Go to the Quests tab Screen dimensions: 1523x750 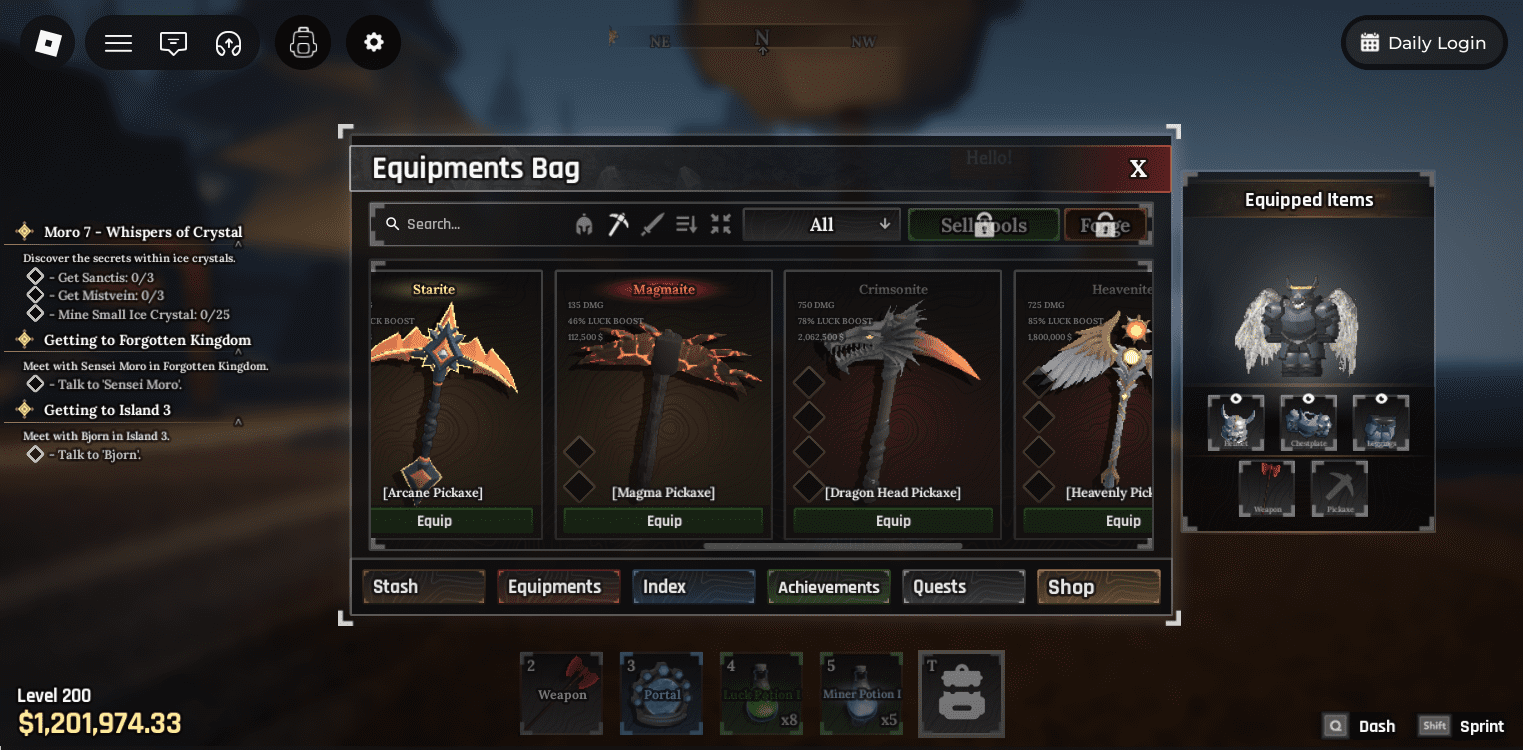(x=963, y=587)
